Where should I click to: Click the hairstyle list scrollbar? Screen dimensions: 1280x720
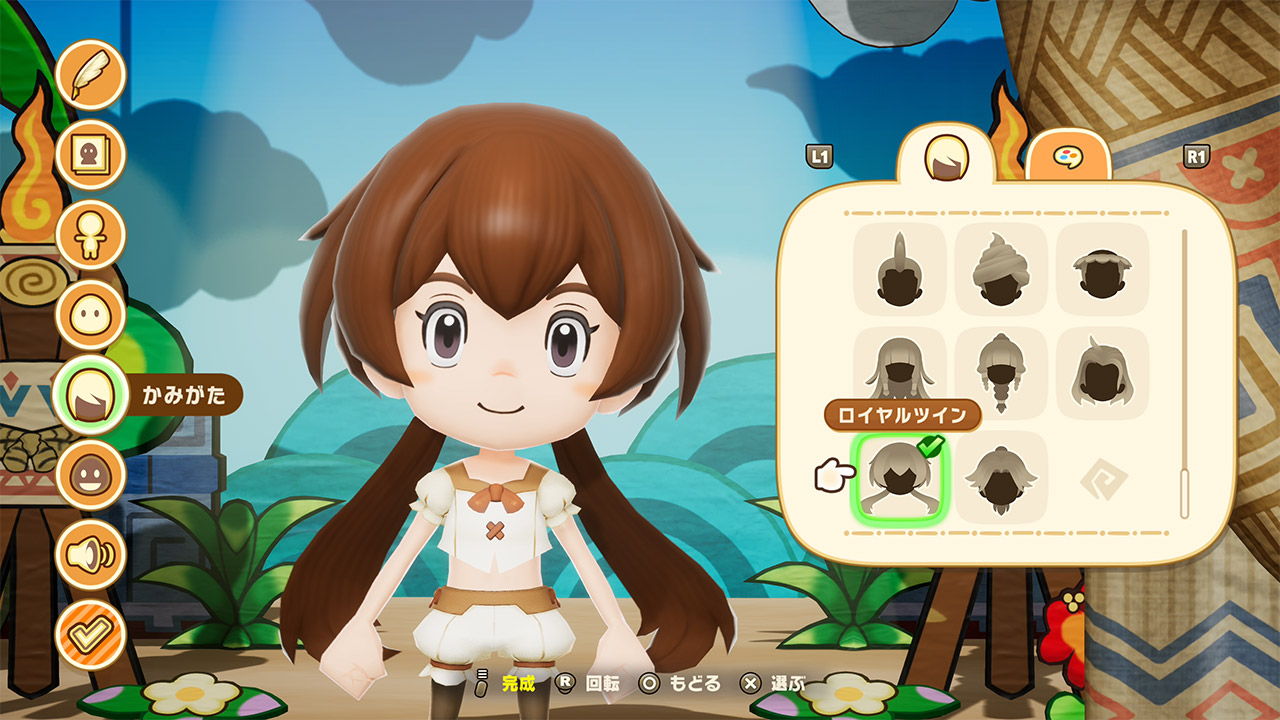[1185, 374]
